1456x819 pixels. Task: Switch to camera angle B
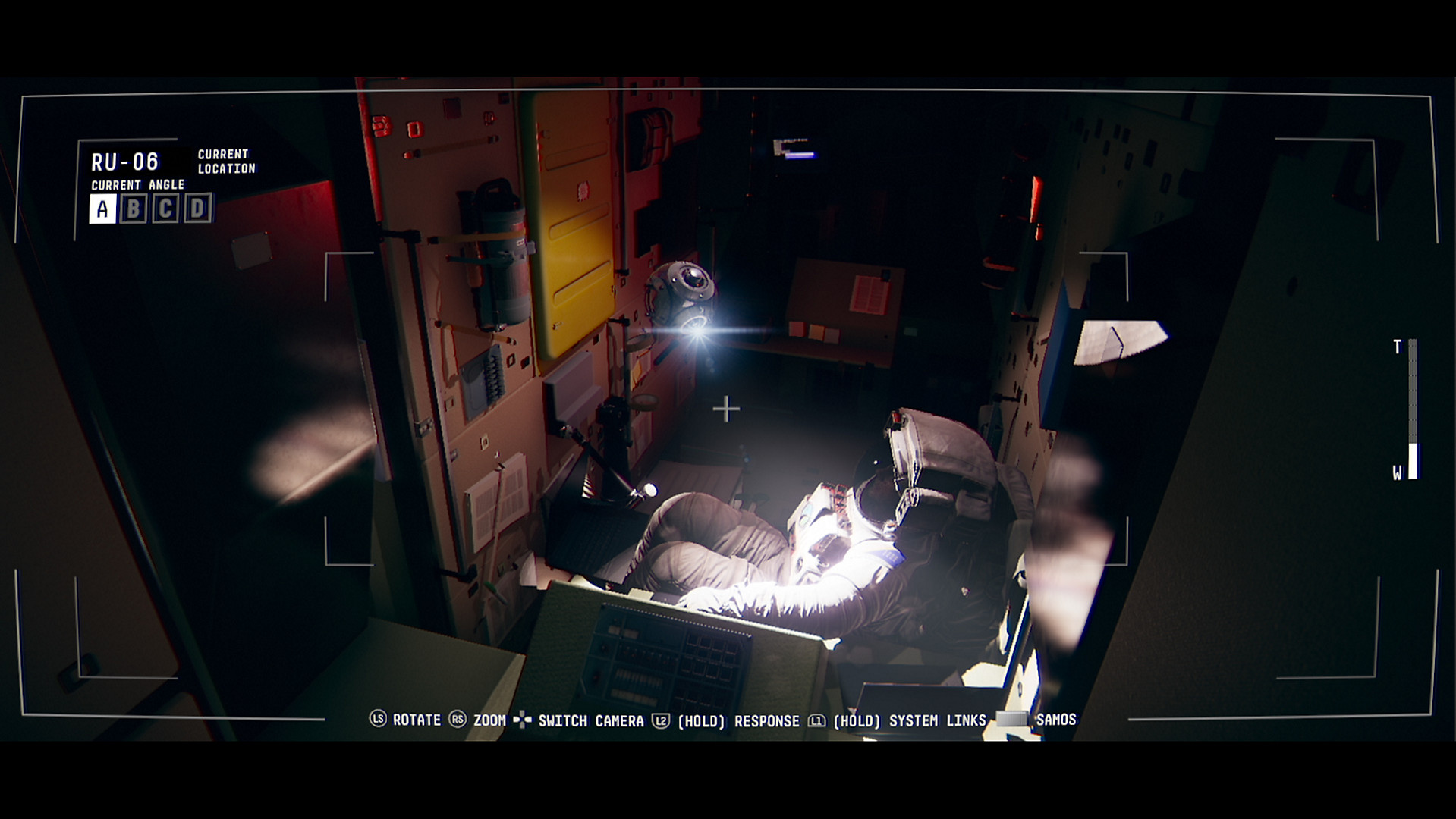point(133,208)
